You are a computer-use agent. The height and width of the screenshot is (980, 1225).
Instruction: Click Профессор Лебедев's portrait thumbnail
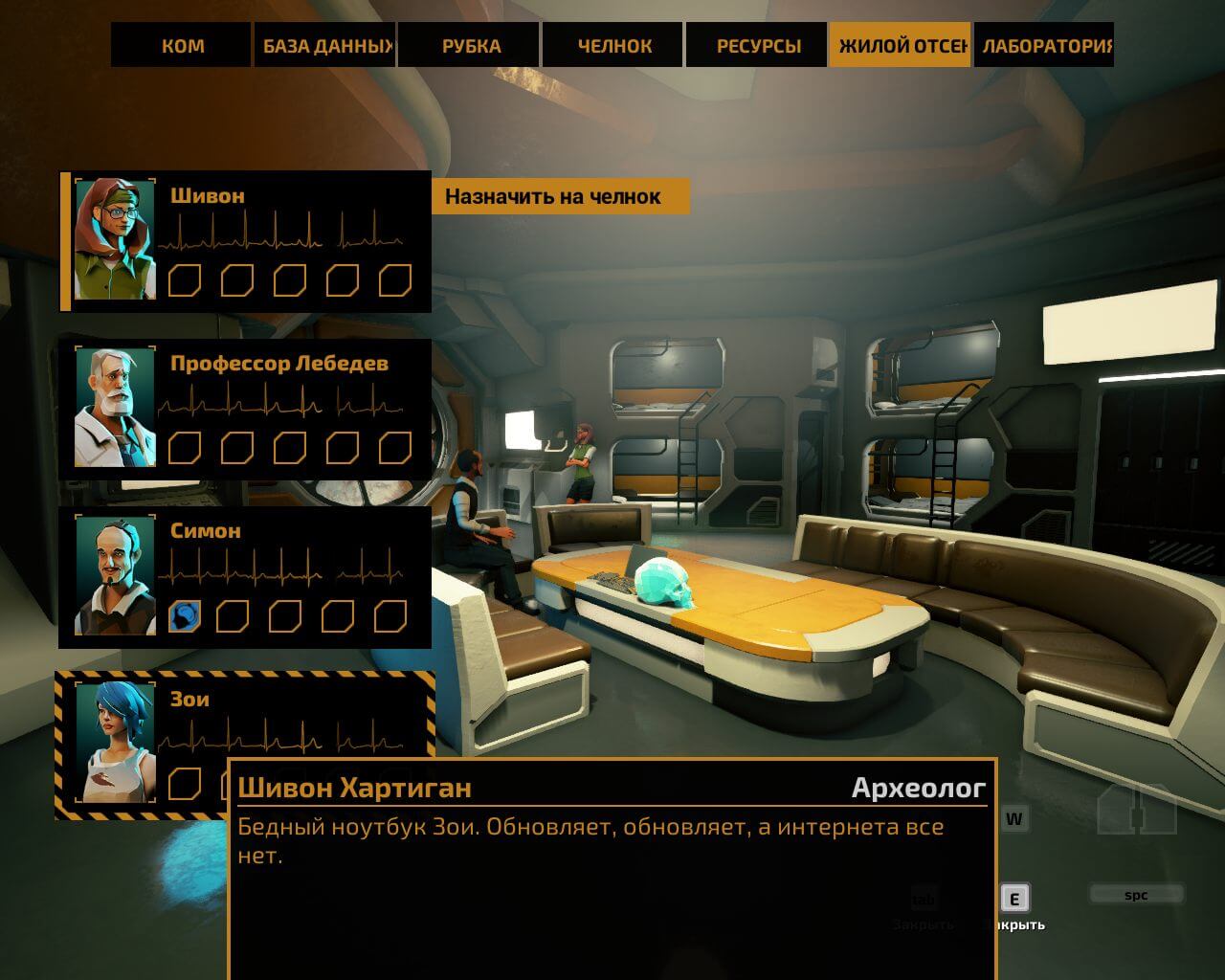click(x=115, y=408)
